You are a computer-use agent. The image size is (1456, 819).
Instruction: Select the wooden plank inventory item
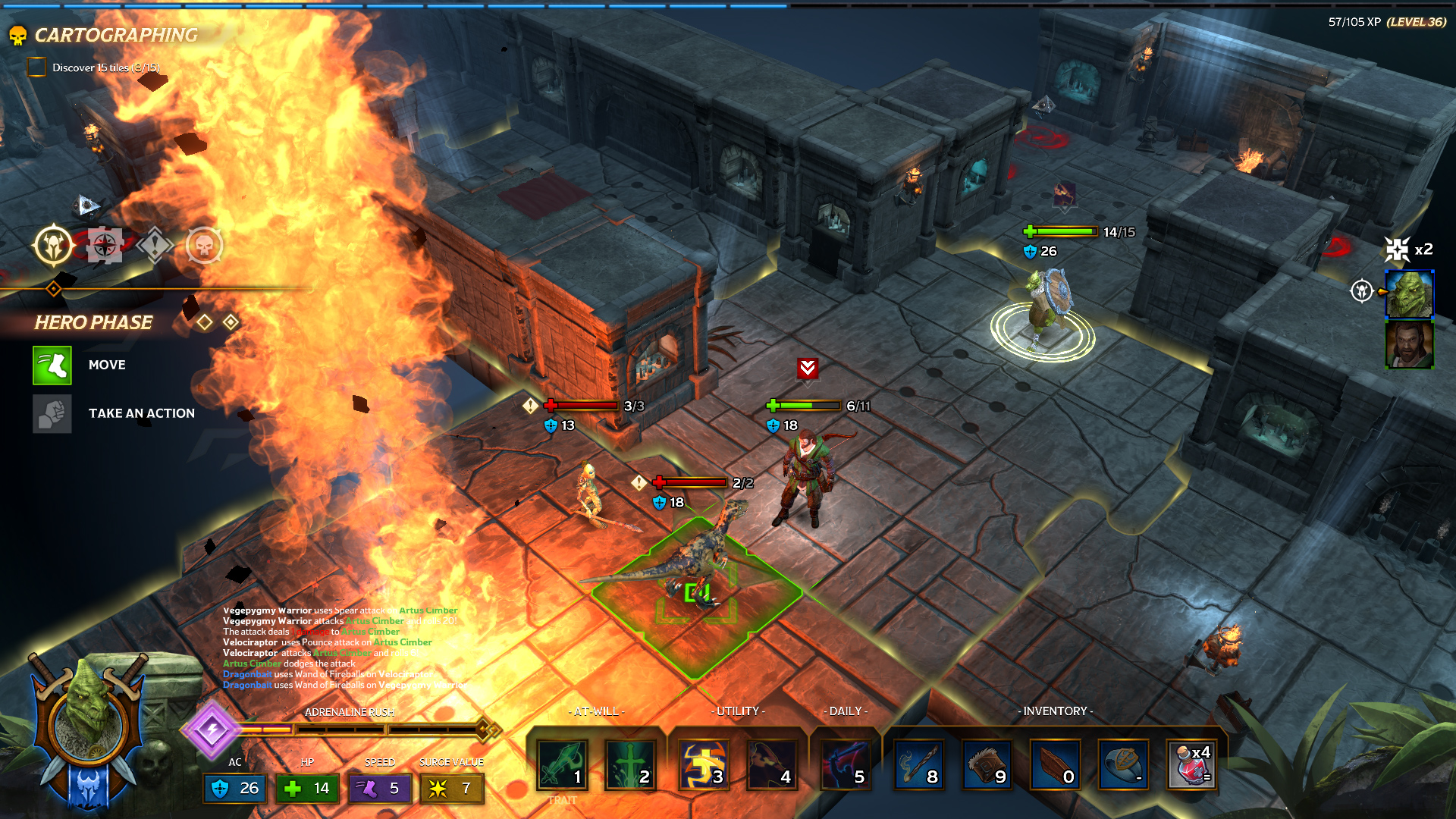coord(1055,764)
